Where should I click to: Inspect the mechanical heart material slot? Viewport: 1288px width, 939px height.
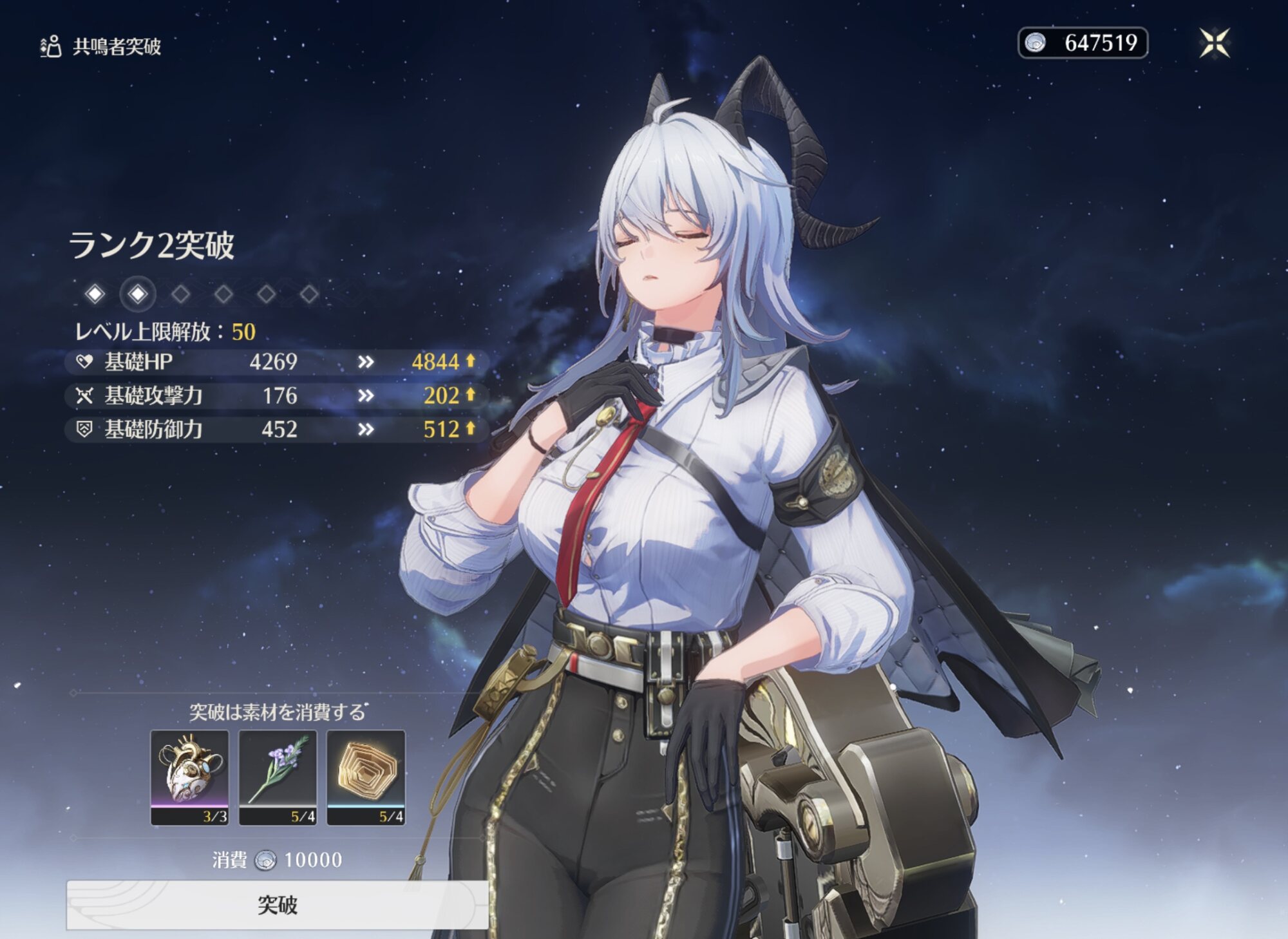[x=189, y=776]
